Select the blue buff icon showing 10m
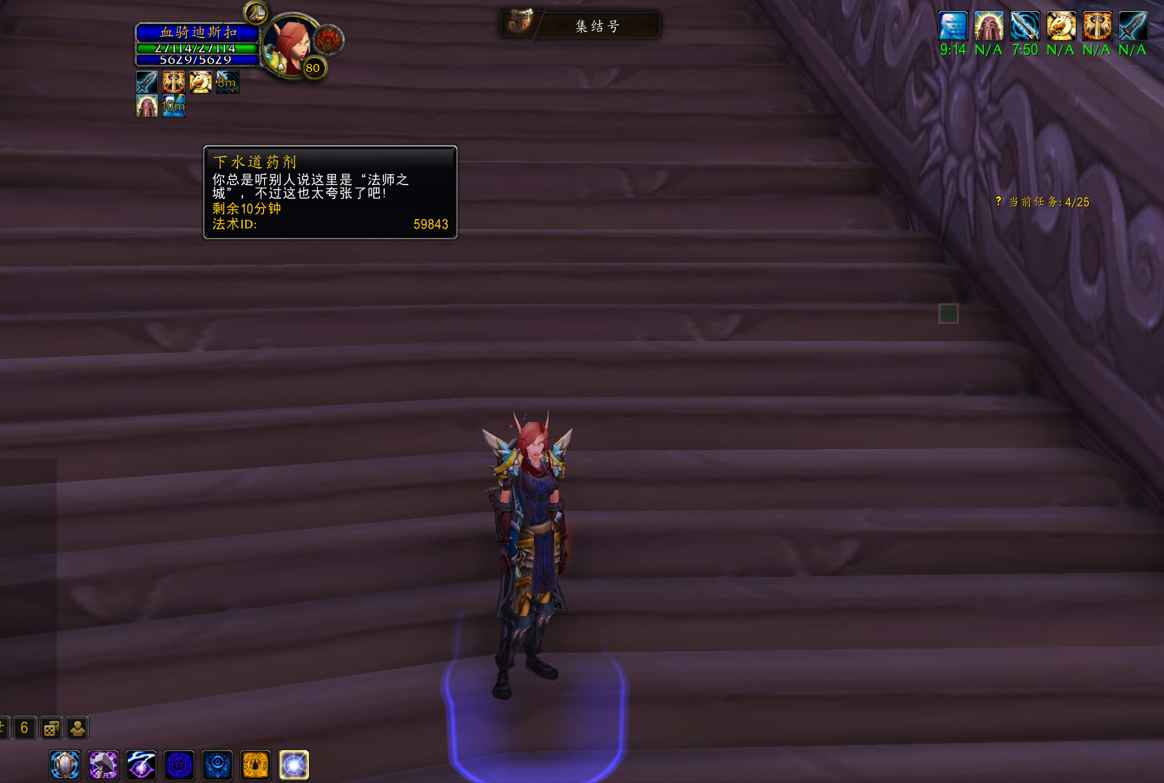 point(173,105)
